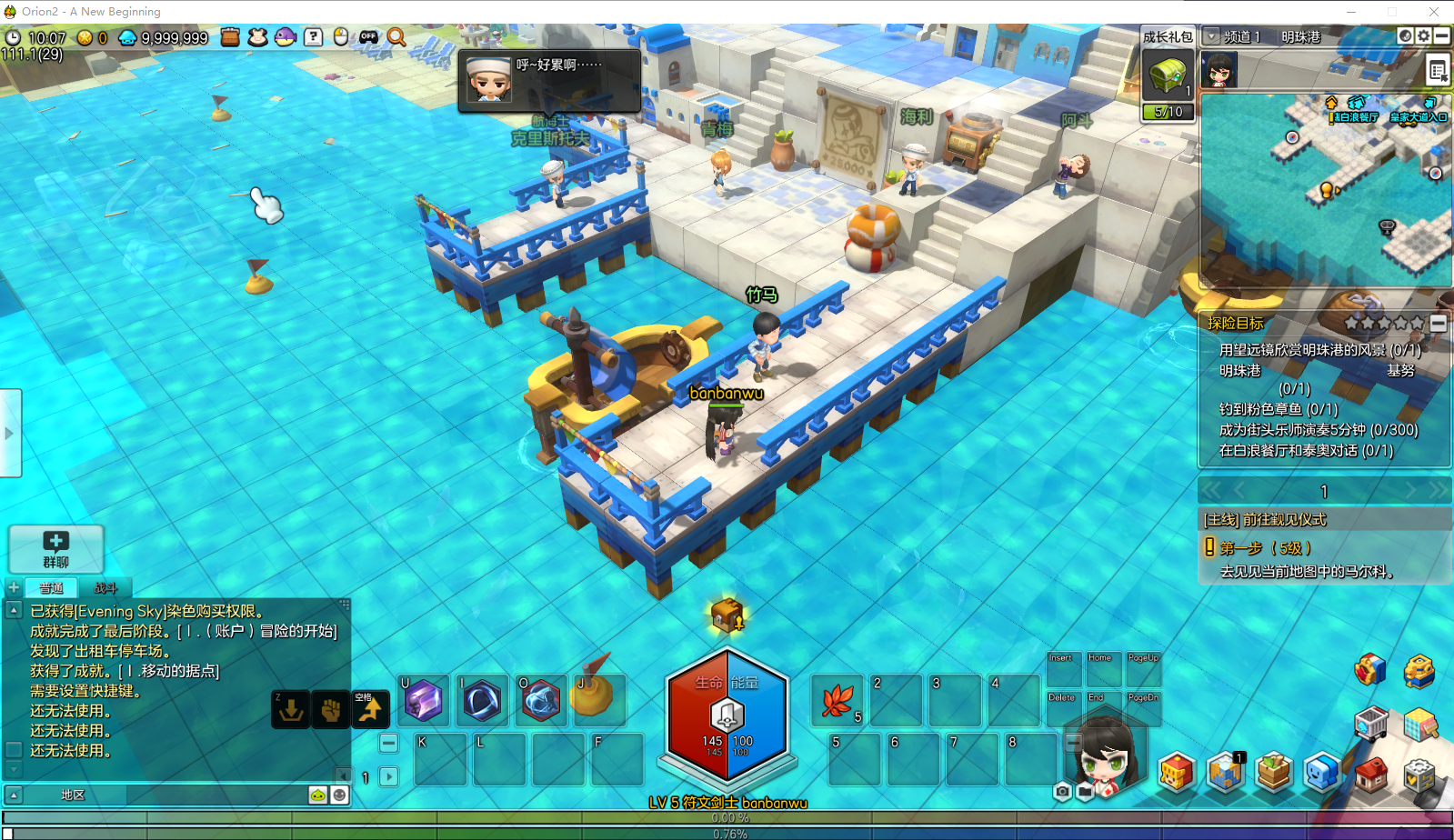Open the brown bag inventory icon

pyautogui.click(x=230, y=37)
